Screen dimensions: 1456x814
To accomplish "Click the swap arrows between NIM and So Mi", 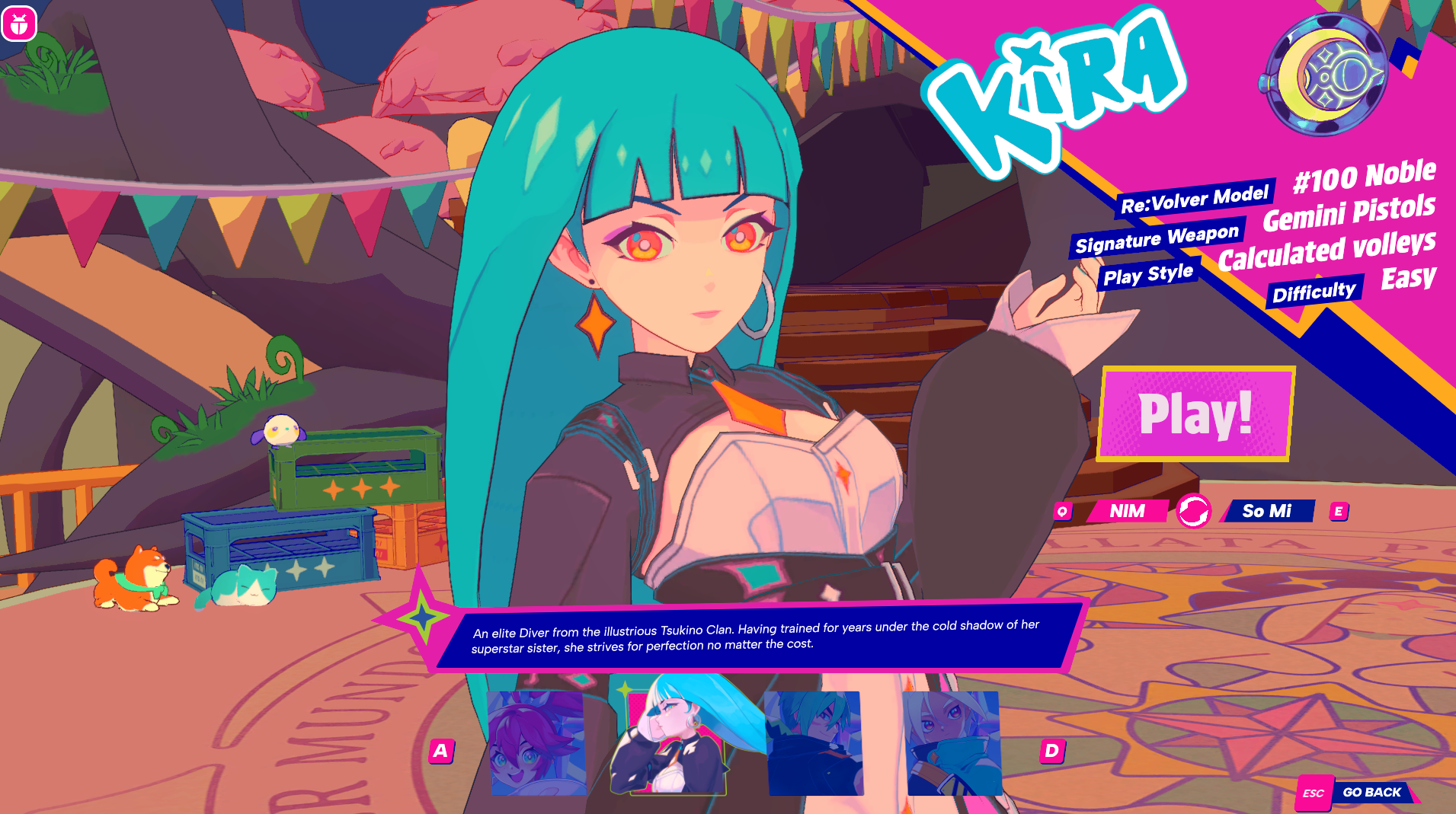I will (x=1195, y=512).
